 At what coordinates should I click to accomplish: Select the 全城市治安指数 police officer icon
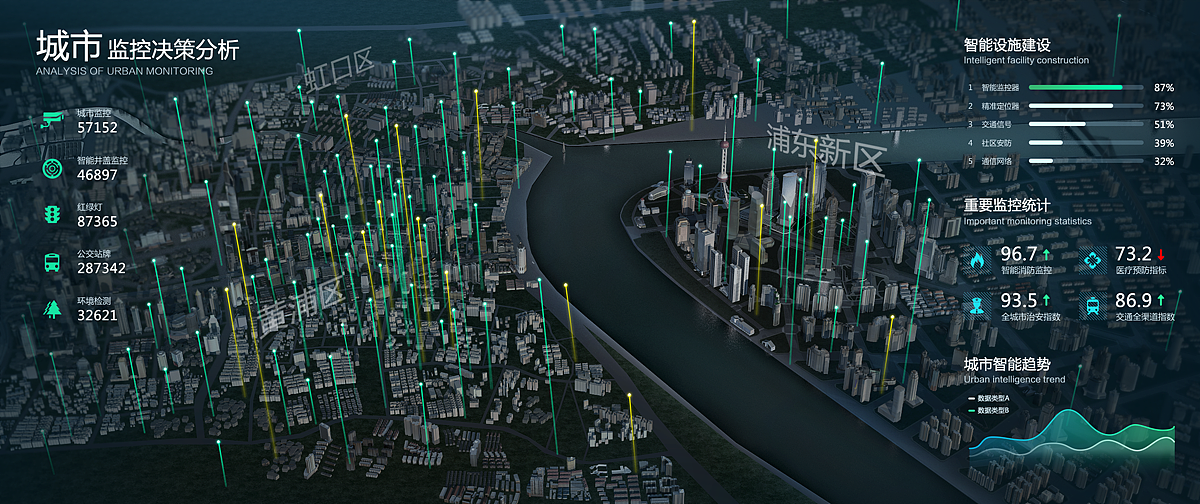tap(976, 306)
